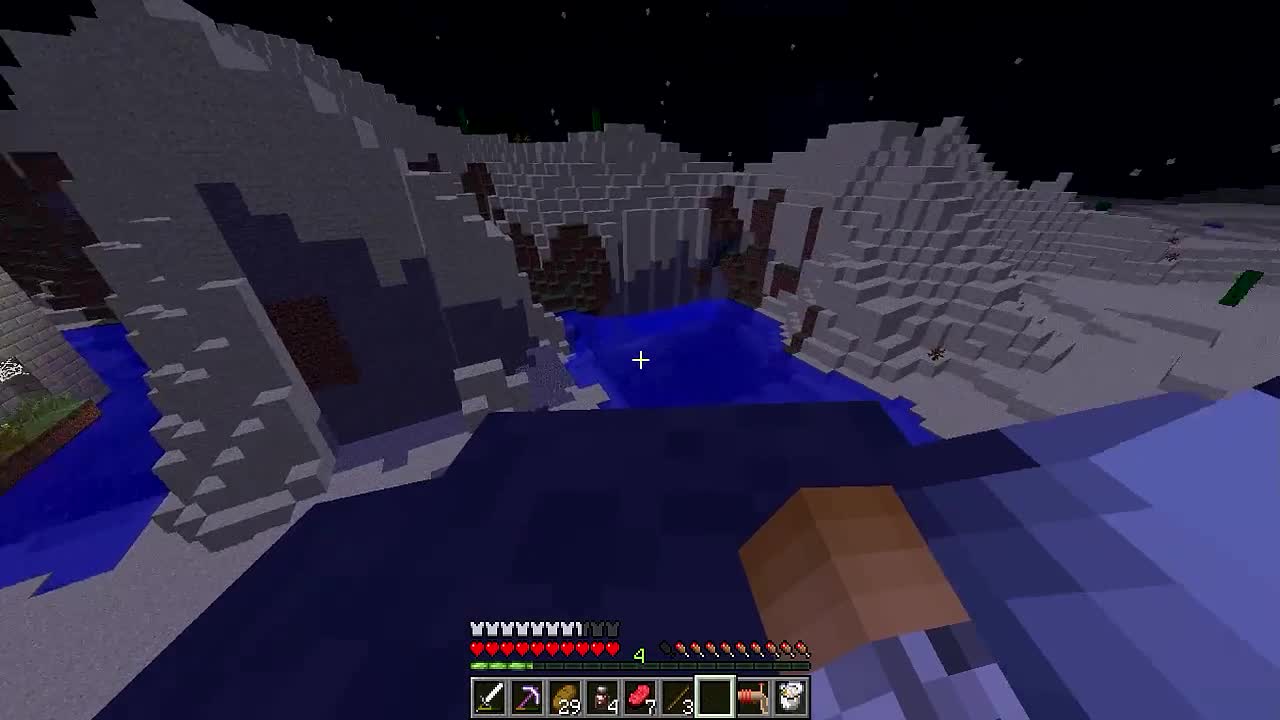Select the golden rod stack of 3

click(x=679, y=697)
